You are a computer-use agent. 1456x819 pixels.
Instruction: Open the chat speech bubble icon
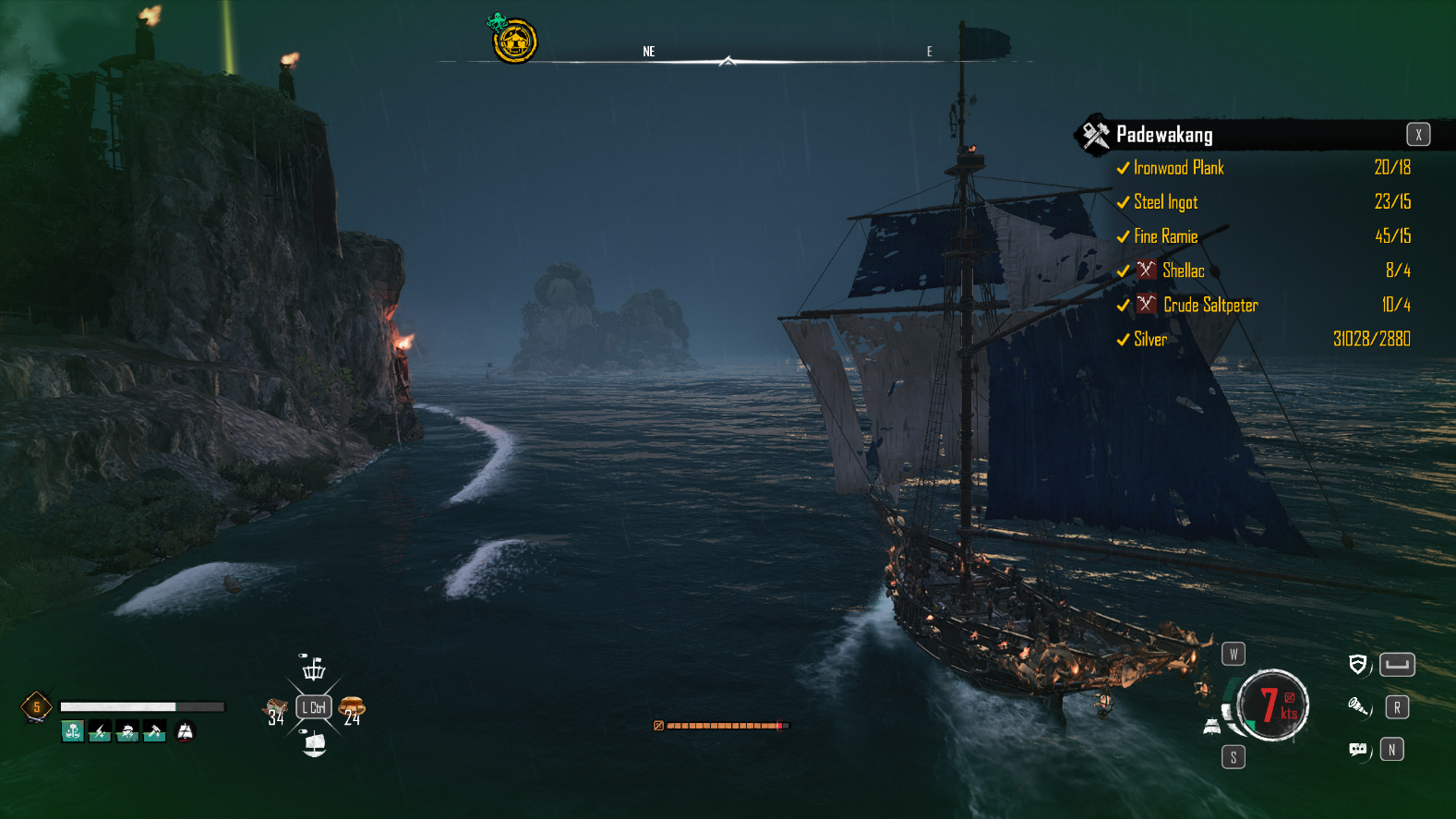click(x=1357, y=749)
